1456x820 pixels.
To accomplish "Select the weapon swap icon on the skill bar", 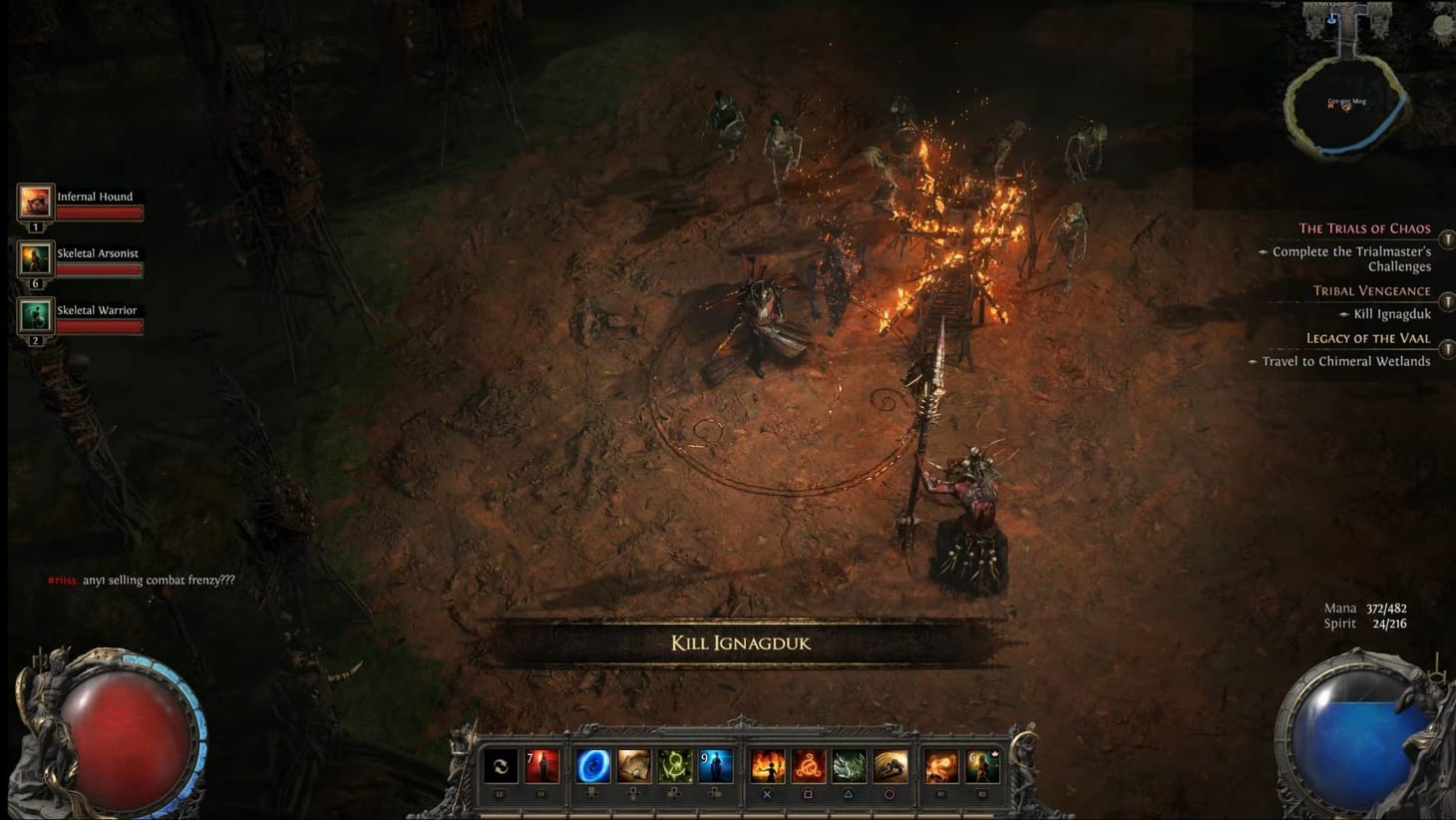I will click(x=503, y=766).
